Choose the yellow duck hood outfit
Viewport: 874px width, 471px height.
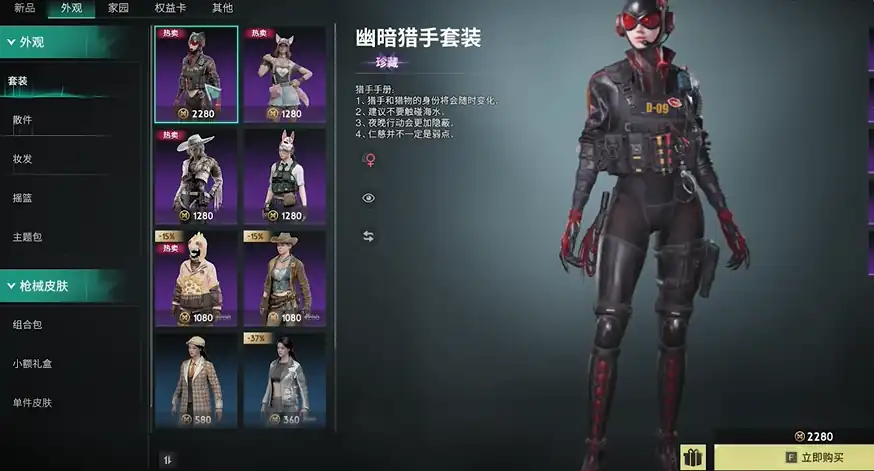pyautogui.click(x=196, y=279)
